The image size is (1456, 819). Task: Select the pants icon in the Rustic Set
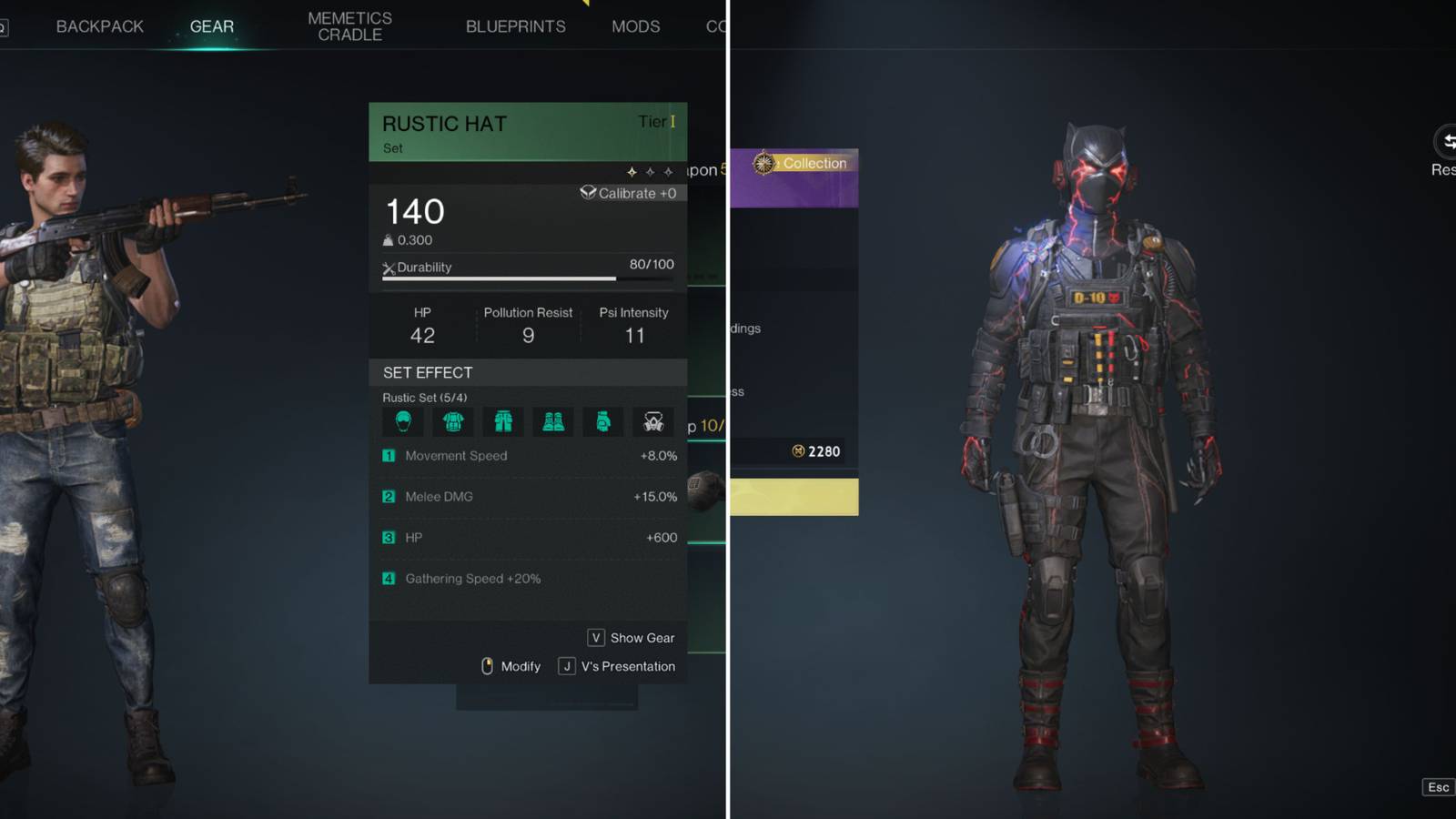point(502,421)
